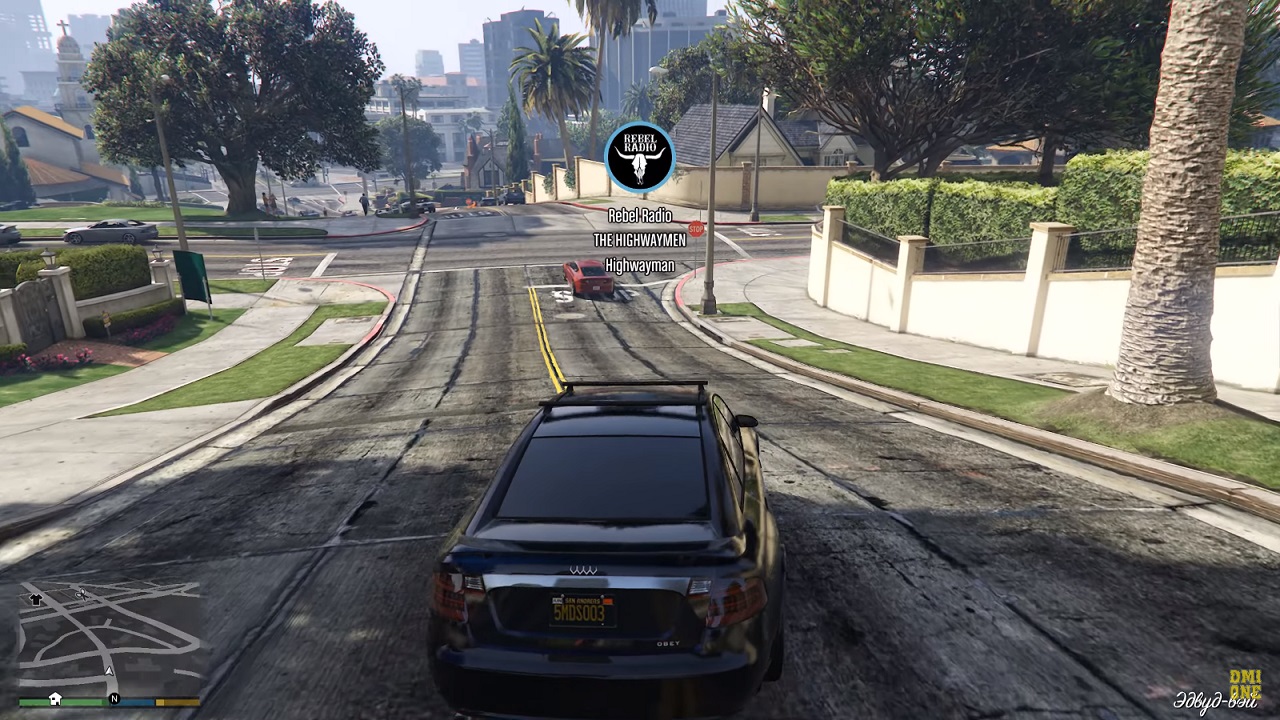
Task: Click the yellow special ability bar
Action: (x=178, y=702)
